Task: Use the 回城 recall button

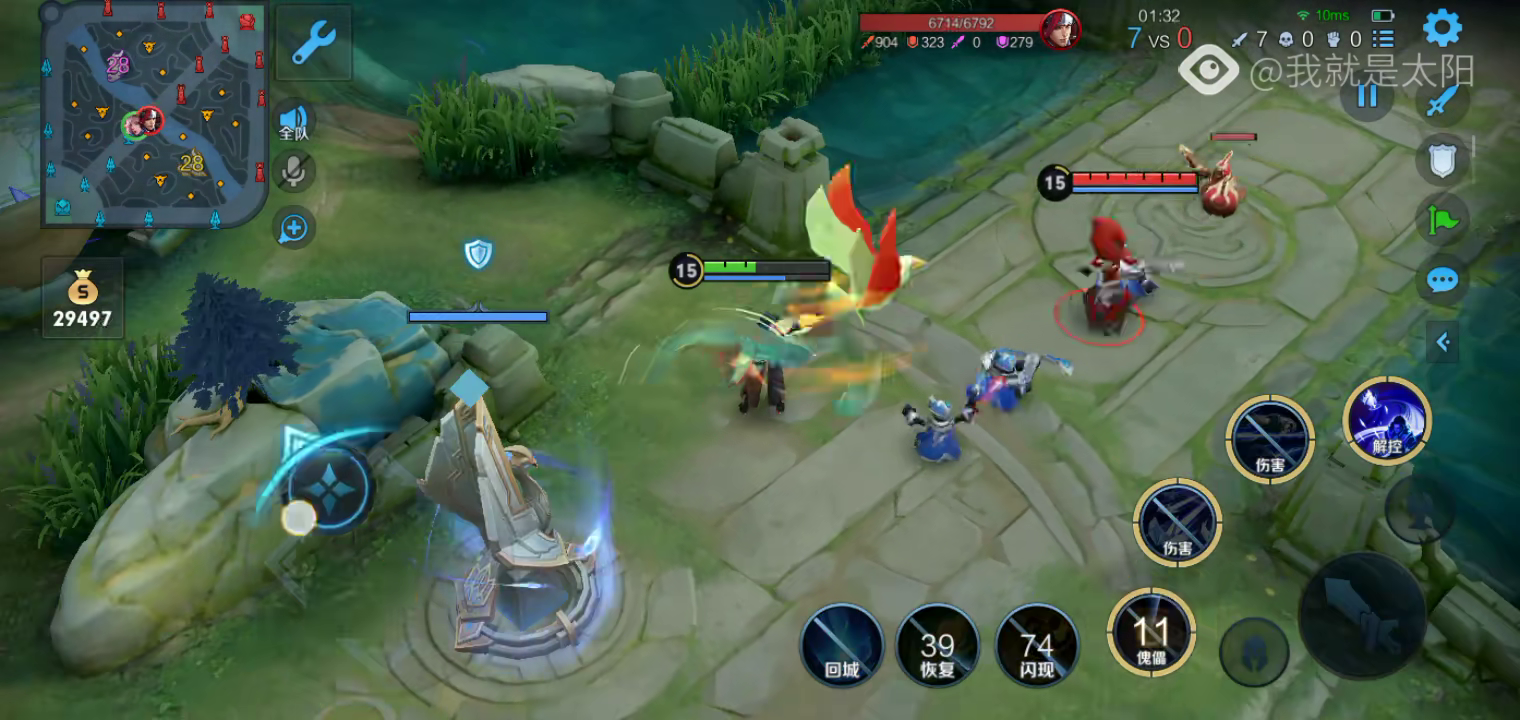Action: (x=842, y=645)
